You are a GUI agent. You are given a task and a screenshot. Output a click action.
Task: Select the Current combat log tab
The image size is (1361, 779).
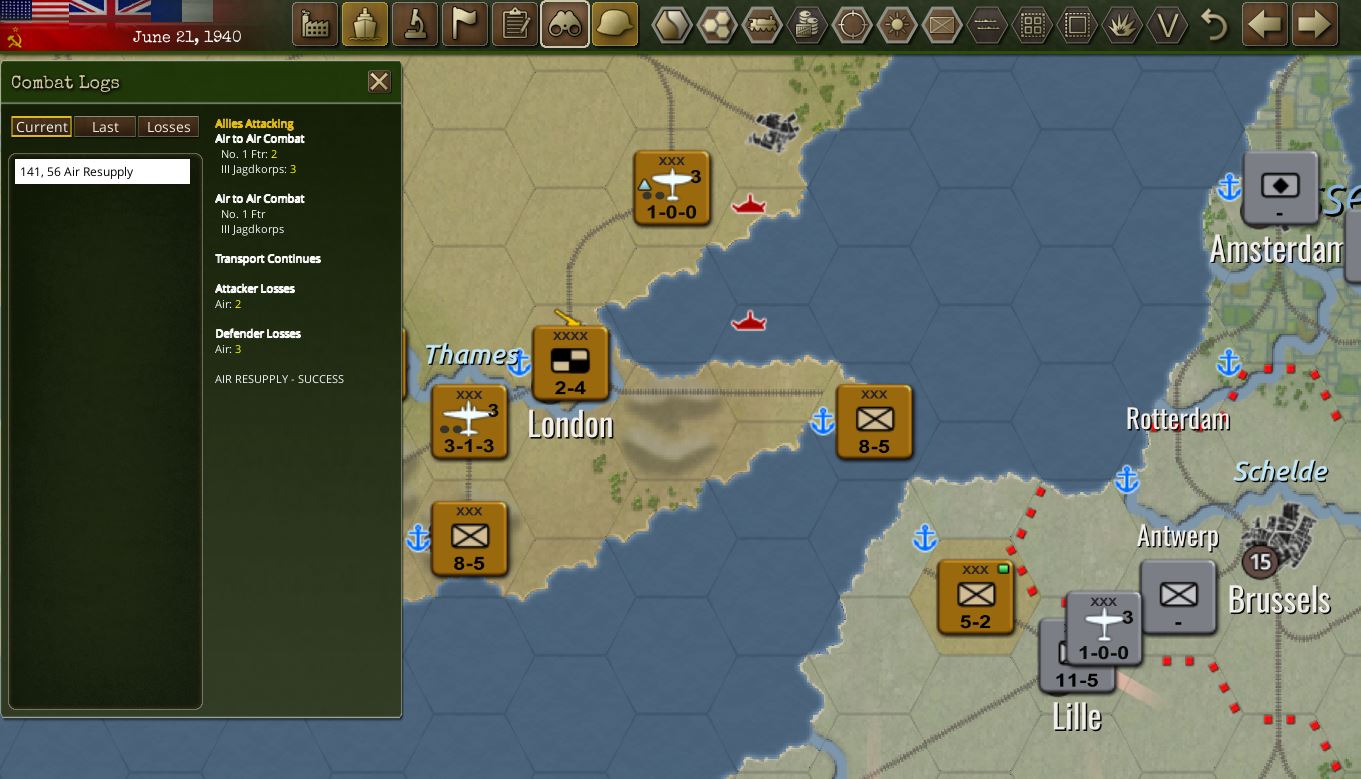coord(42,127)
